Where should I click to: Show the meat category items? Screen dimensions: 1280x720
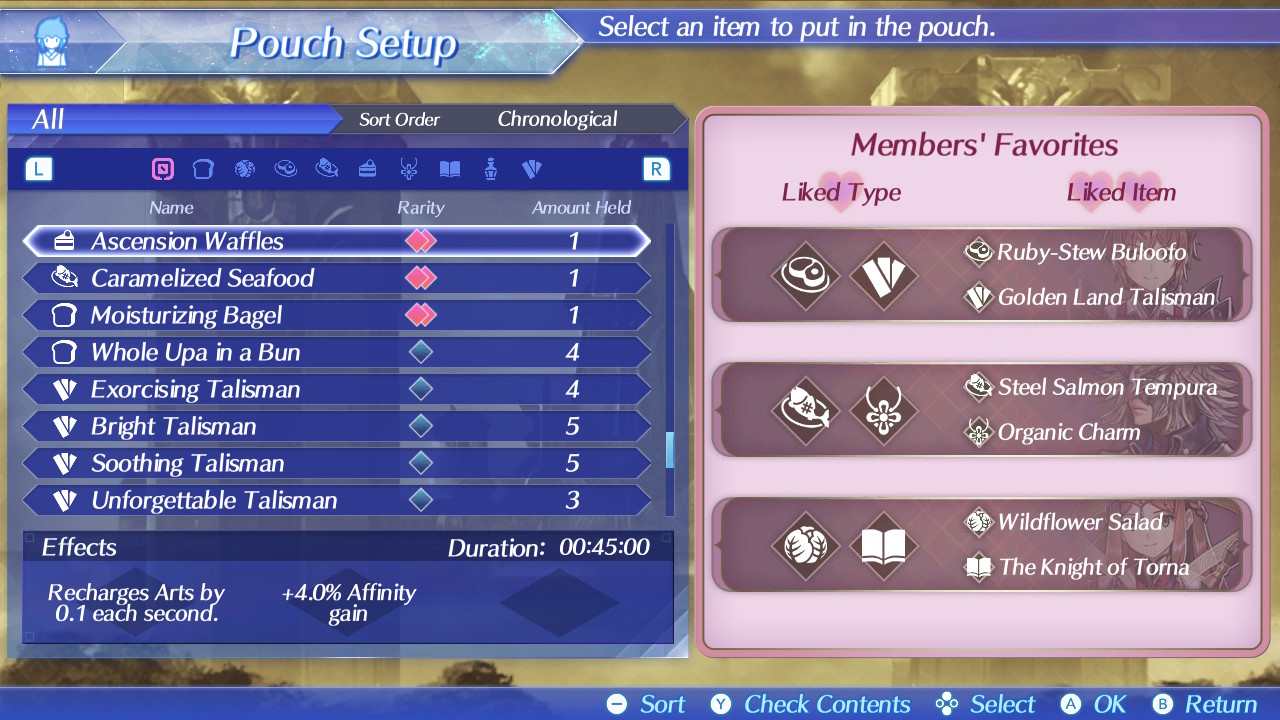285,169
